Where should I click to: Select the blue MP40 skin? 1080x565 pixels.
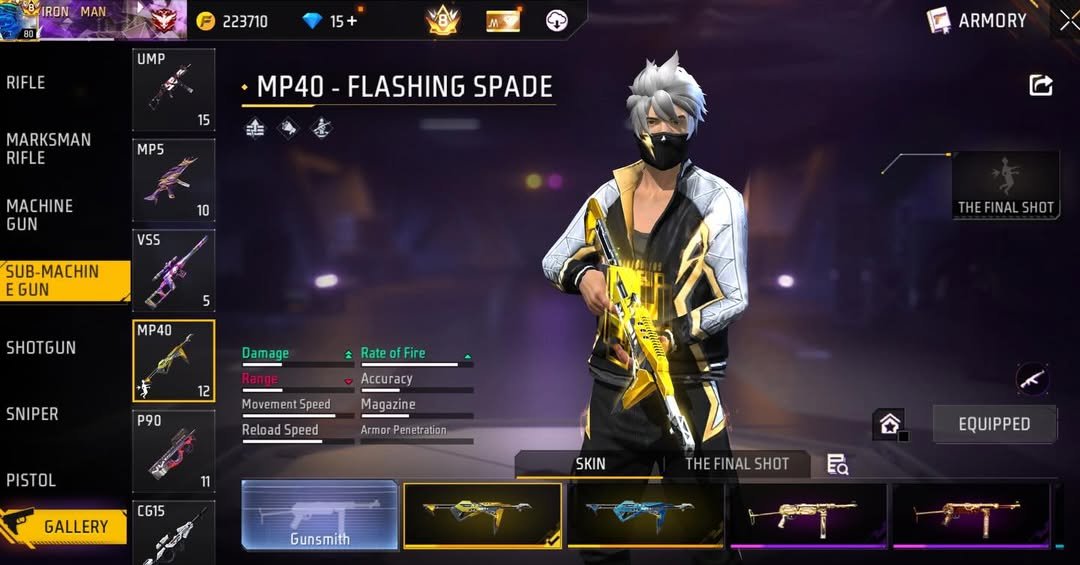(646, 515)
